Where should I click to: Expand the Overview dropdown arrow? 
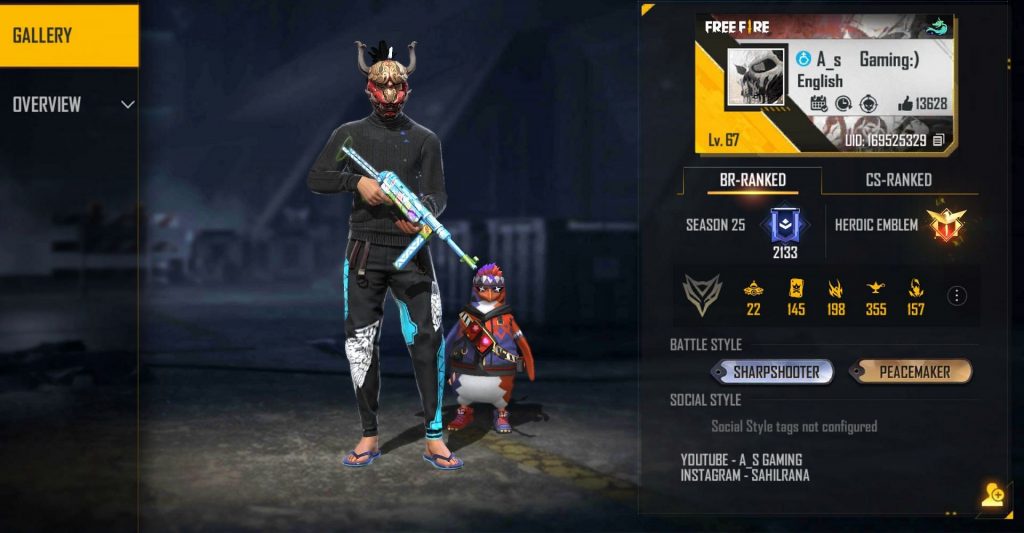point(127,104)
